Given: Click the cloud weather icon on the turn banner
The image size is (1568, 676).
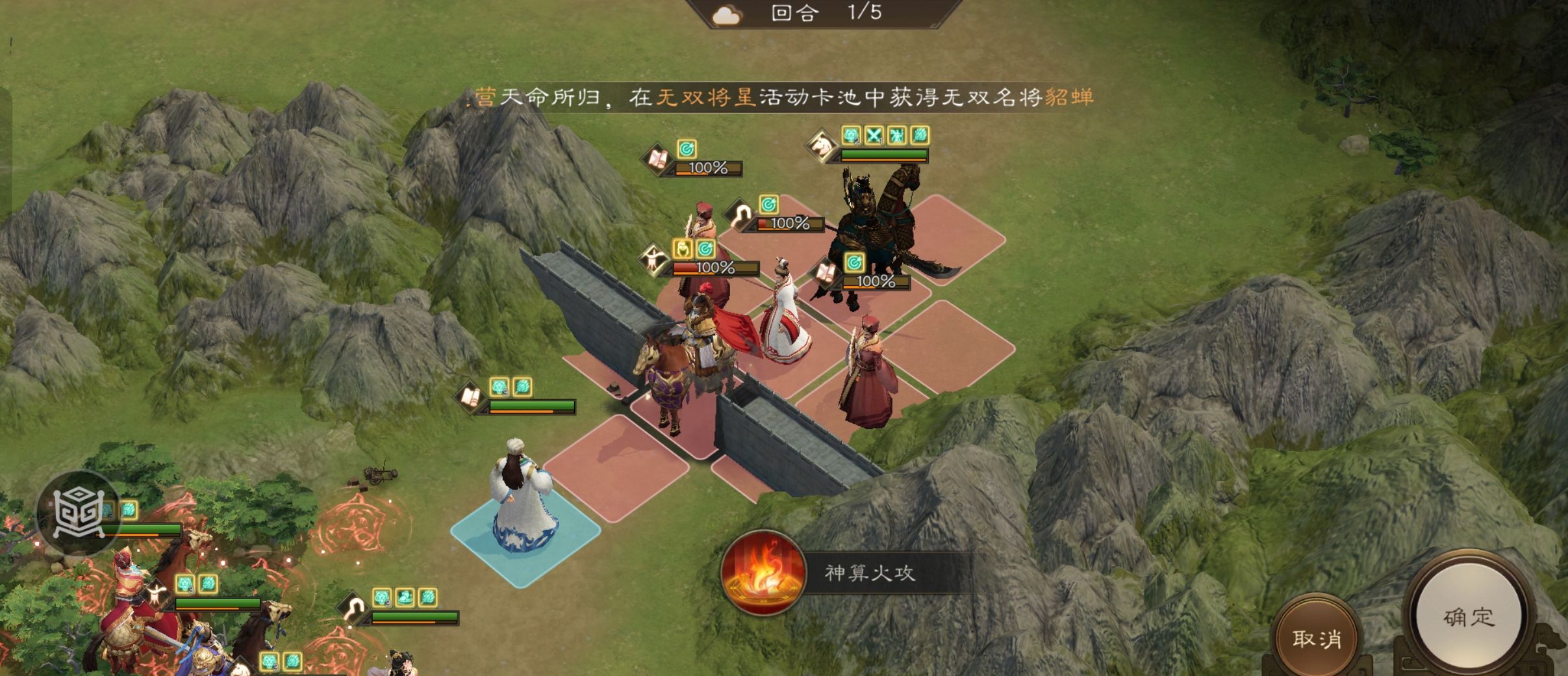Looking at the screenshot, I should [x=729, y=14].
